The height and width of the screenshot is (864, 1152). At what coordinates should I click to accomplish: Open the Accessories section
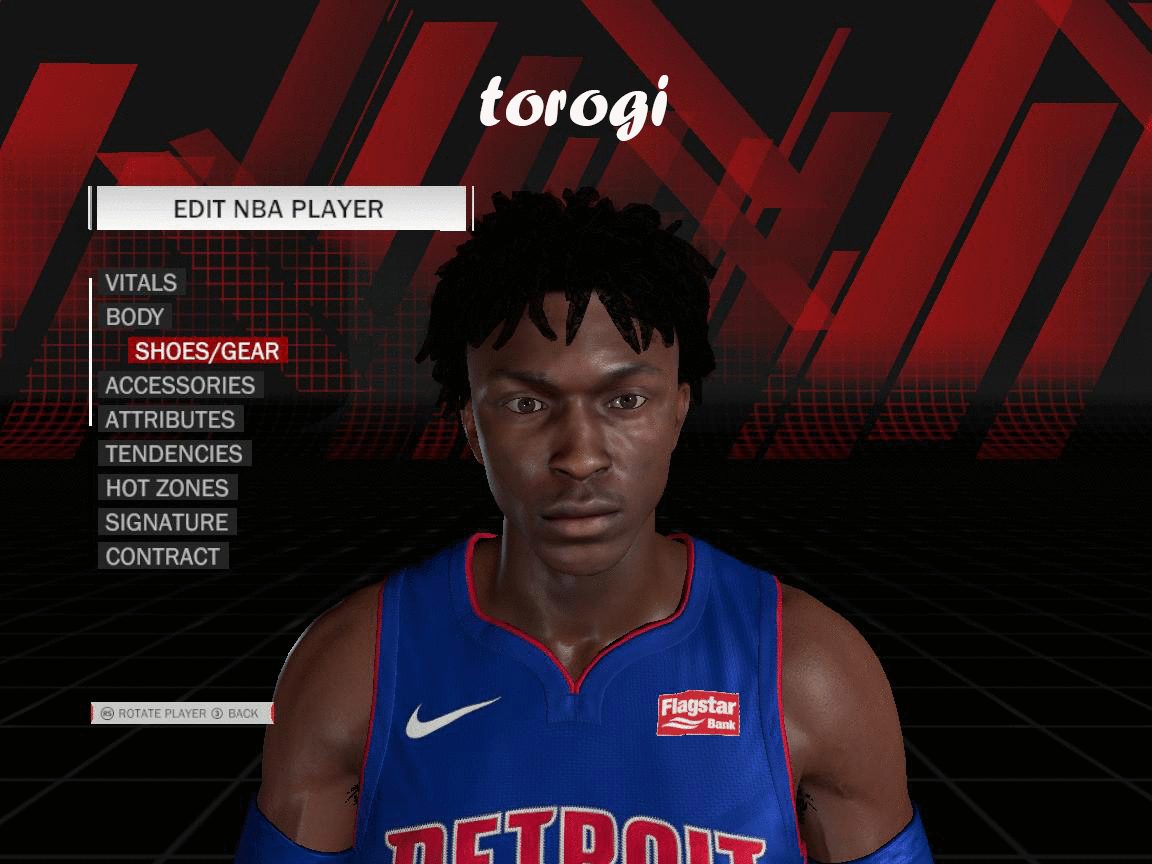tap(180, 385)
